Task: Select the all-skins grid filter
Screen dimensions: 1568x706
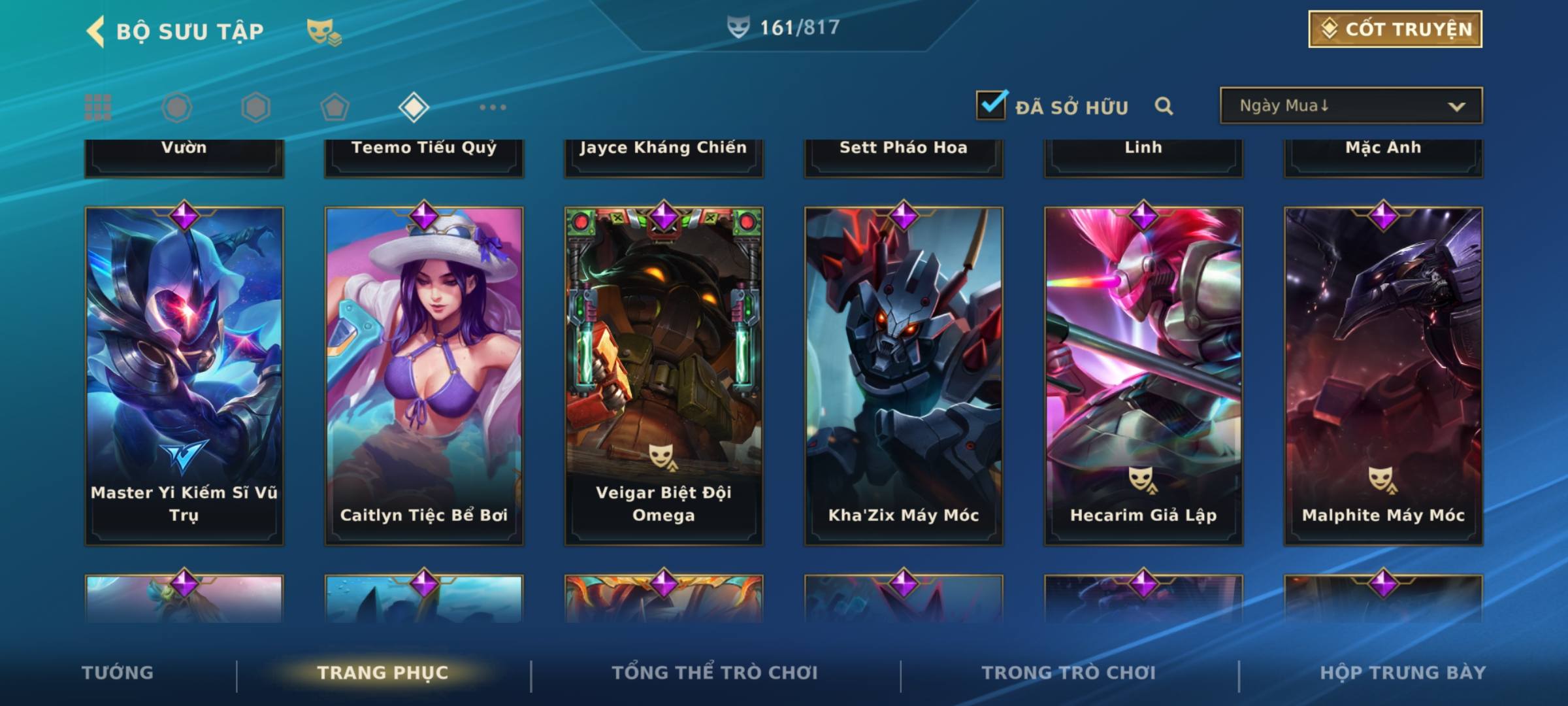Action: 98,107
